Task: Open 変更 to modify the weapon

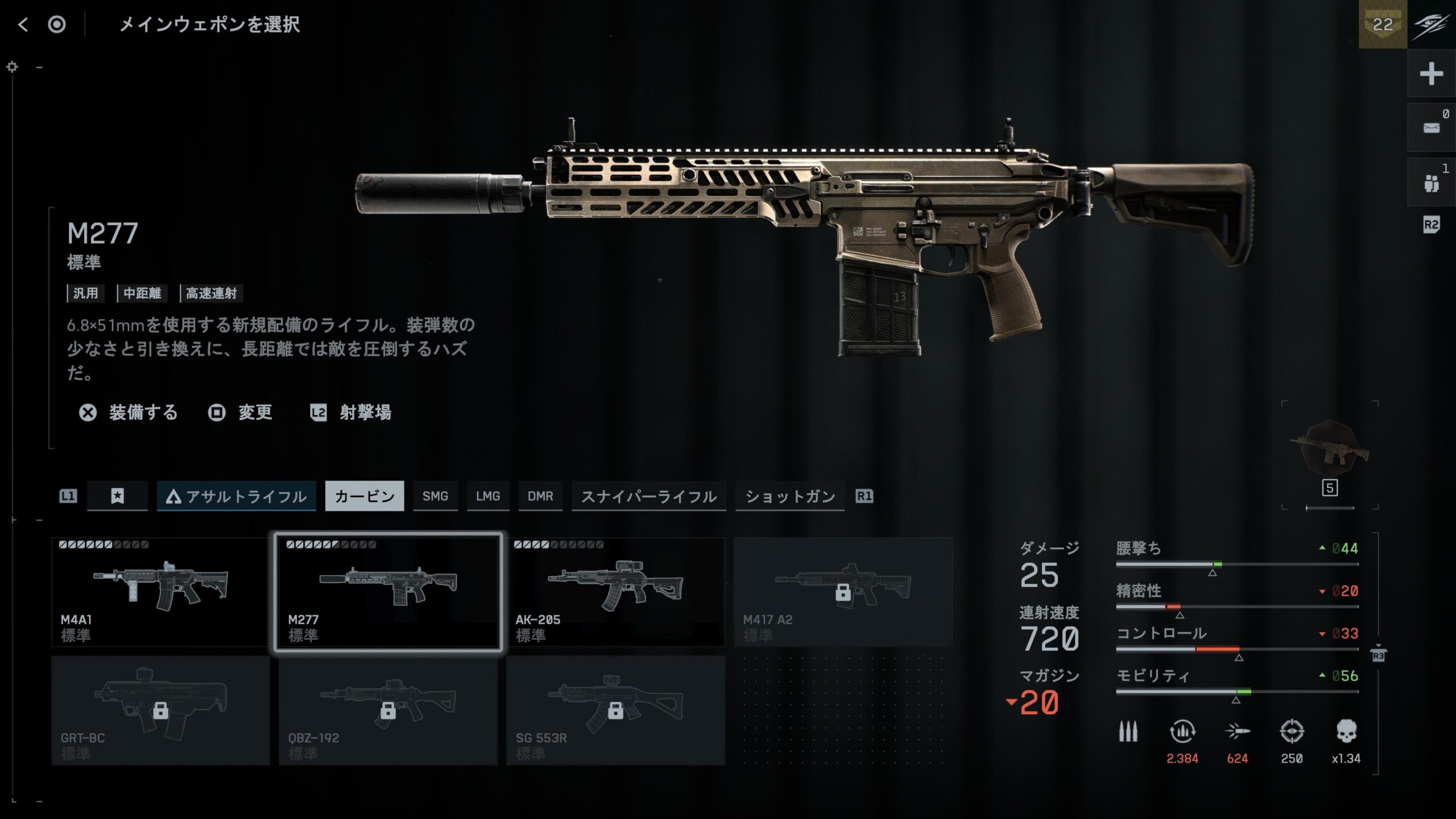Action: 241,412
